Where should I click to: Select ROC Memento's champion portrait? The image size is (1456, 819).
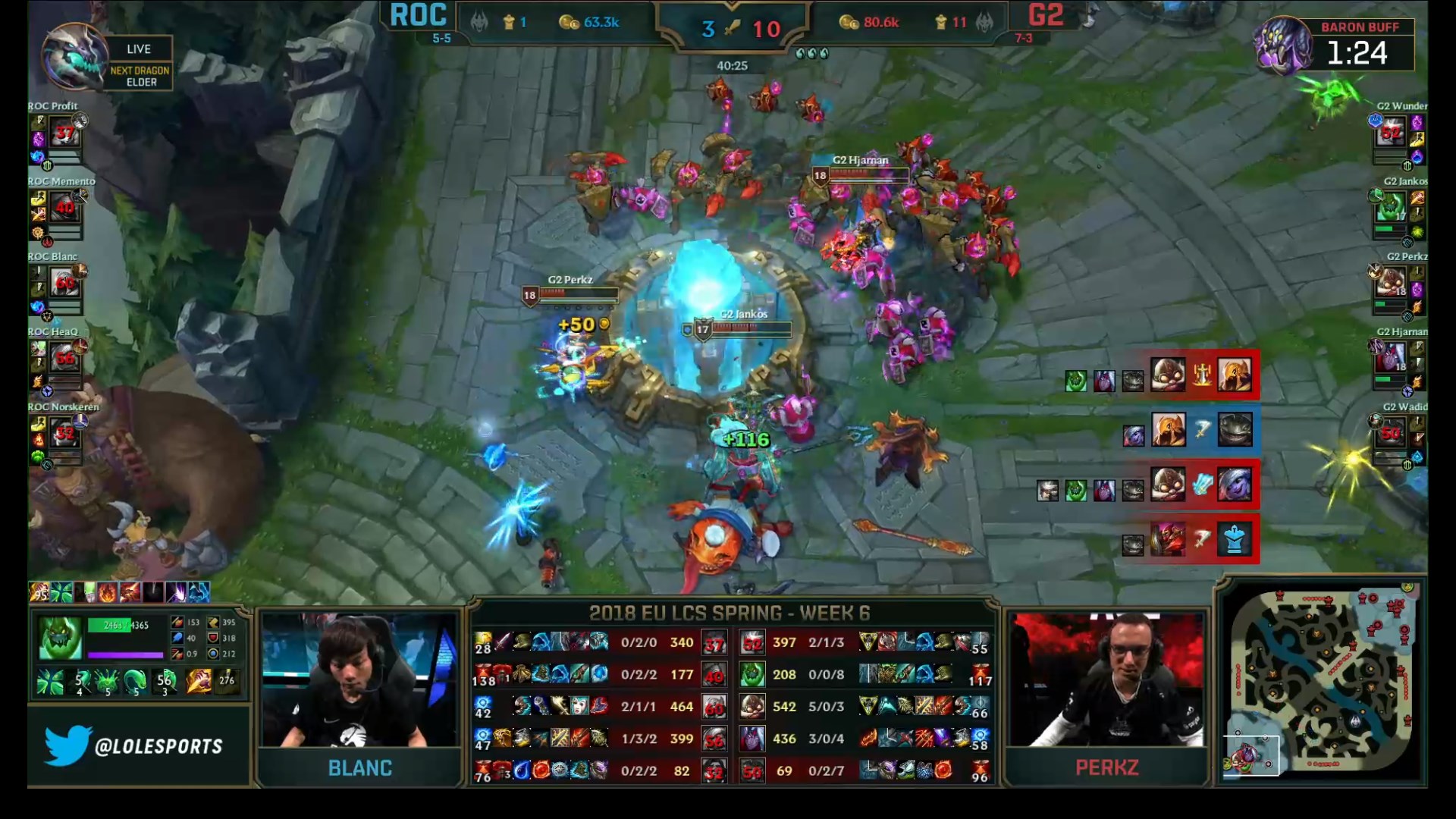point(65,209)
